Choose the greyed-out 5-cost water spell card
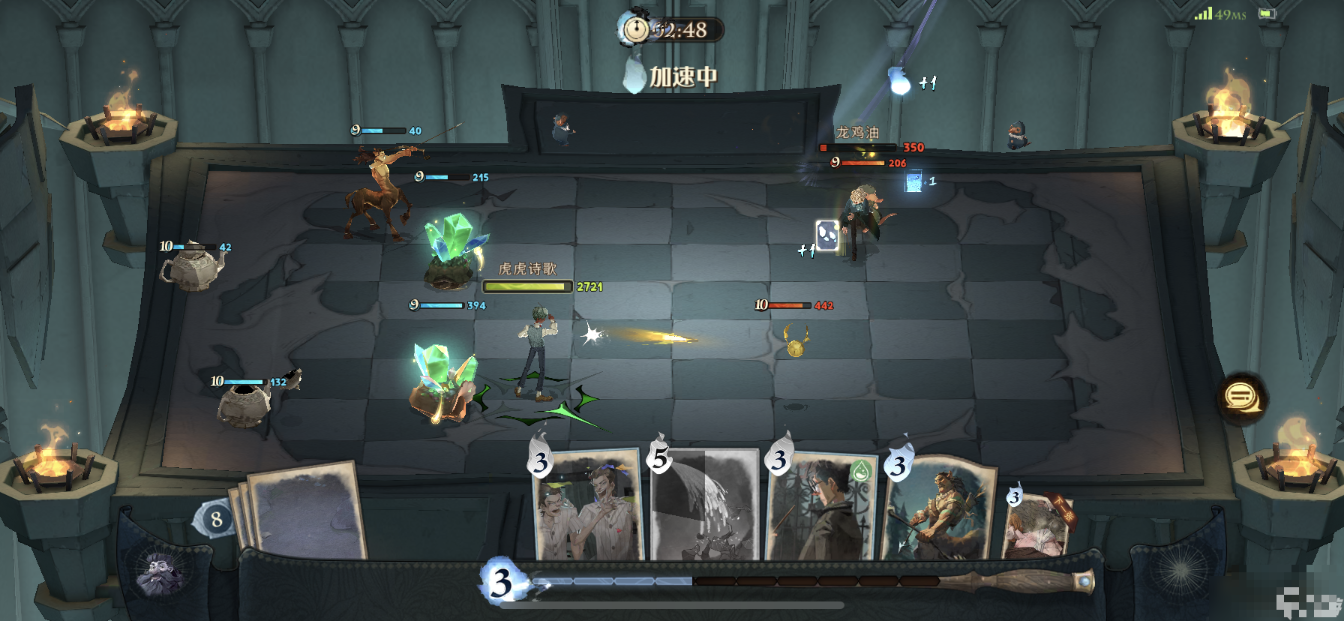Image resolution: width=1344 pixels, height=621 pixels. click(x=705, y=505)
